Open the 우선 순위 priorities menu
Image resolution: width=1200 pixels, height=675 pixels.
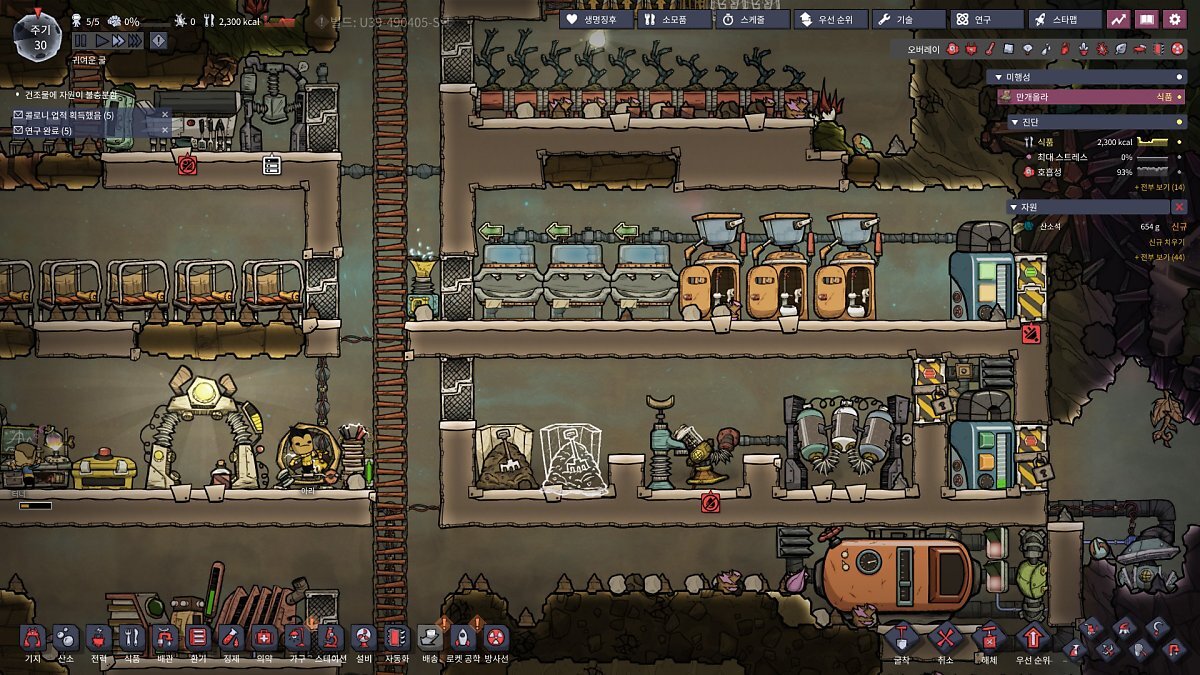pos(830,19)
